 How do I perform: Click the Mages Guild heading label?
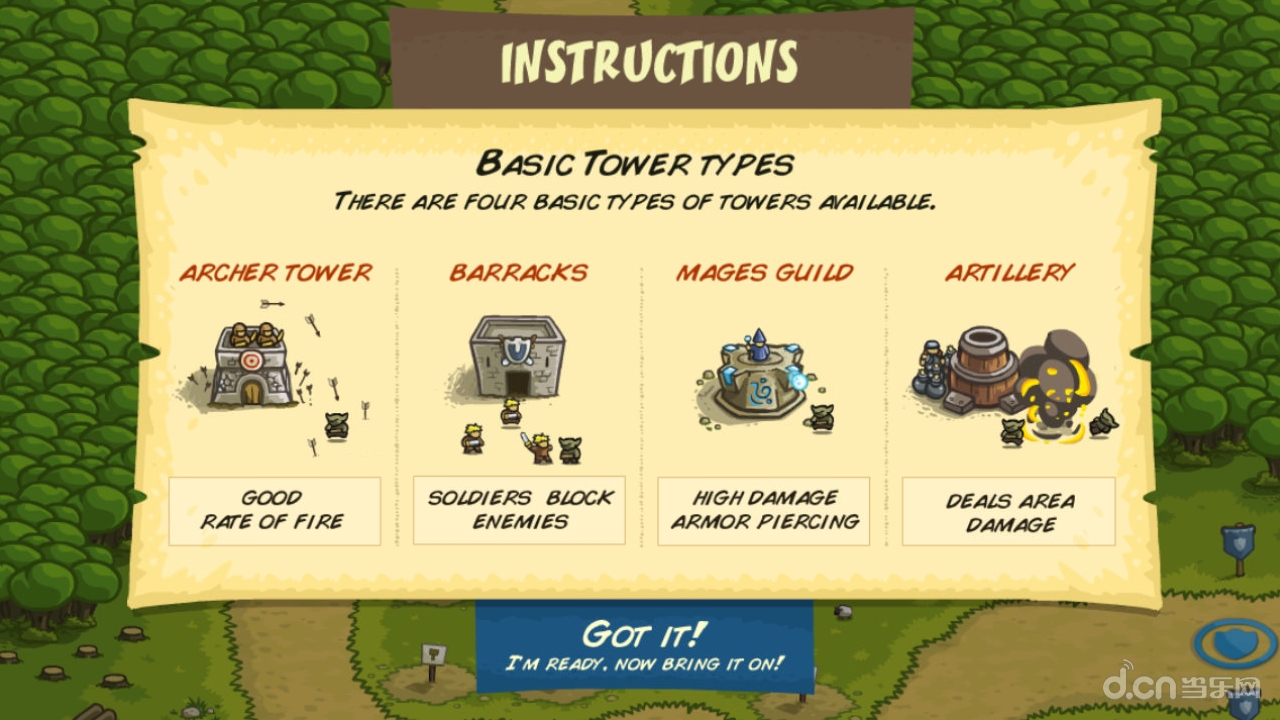coord(764,272)
